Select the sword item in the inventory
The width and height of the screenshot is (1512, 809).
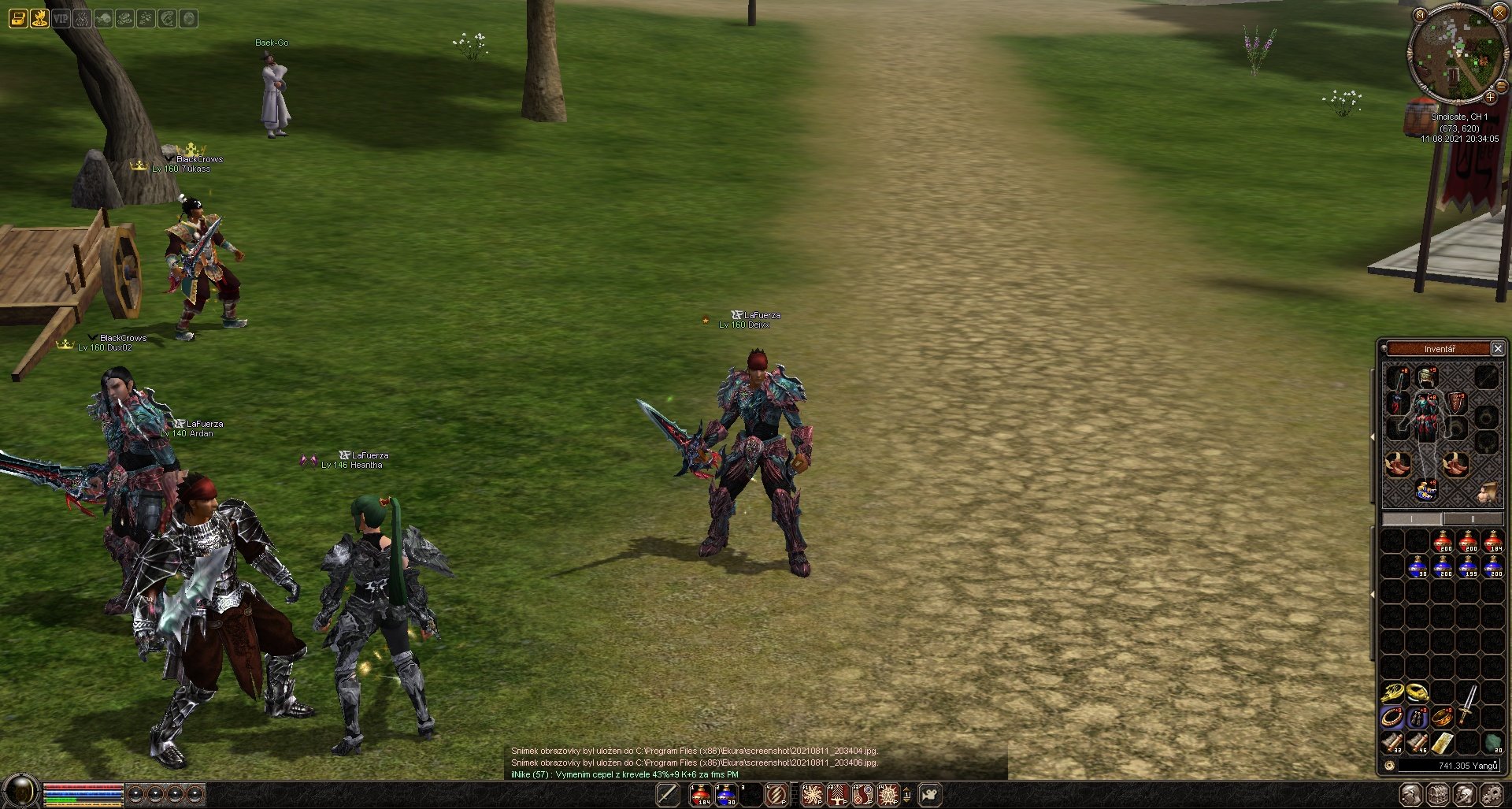tap(1468, 703)
